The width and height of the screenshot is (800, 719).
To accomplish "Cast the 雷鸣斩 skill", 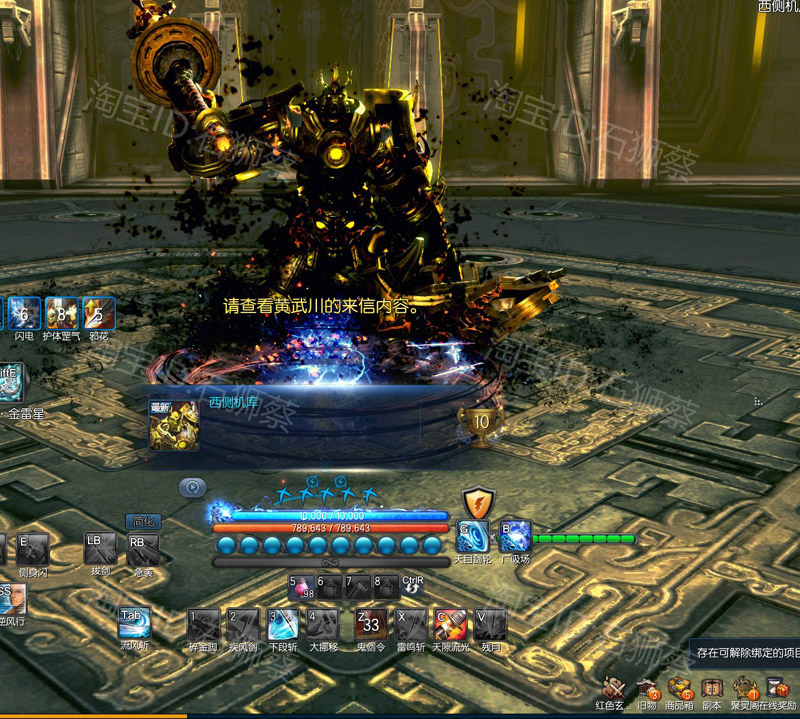I will 411,624.
